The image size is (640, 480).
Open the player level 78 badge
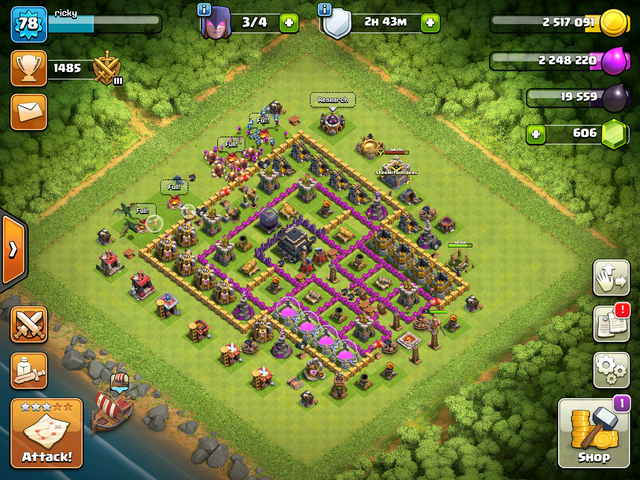click(x=29, y=23)
